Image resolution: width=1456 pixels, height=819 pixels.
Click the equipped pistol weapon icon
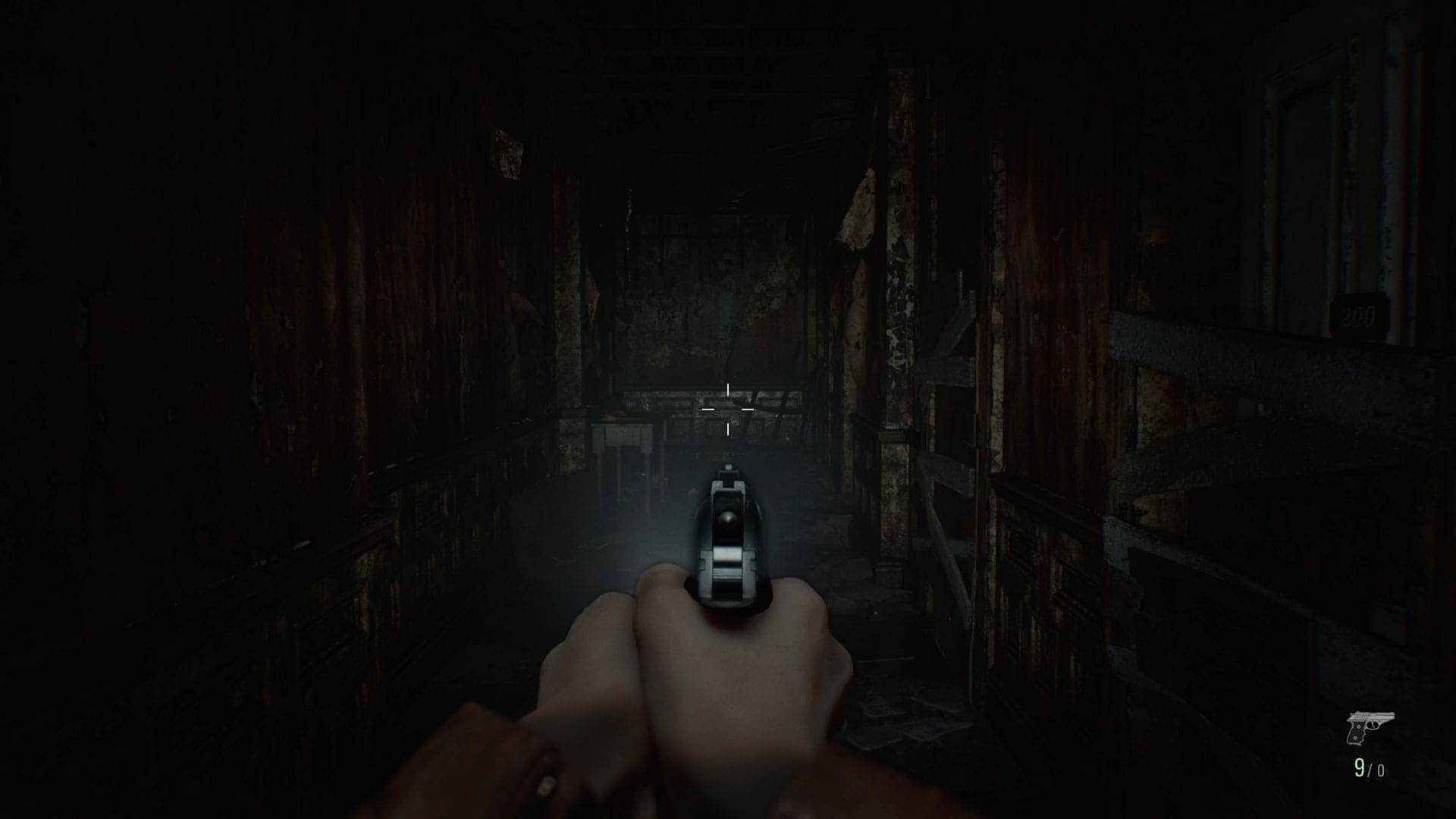tap(1370, 727)
